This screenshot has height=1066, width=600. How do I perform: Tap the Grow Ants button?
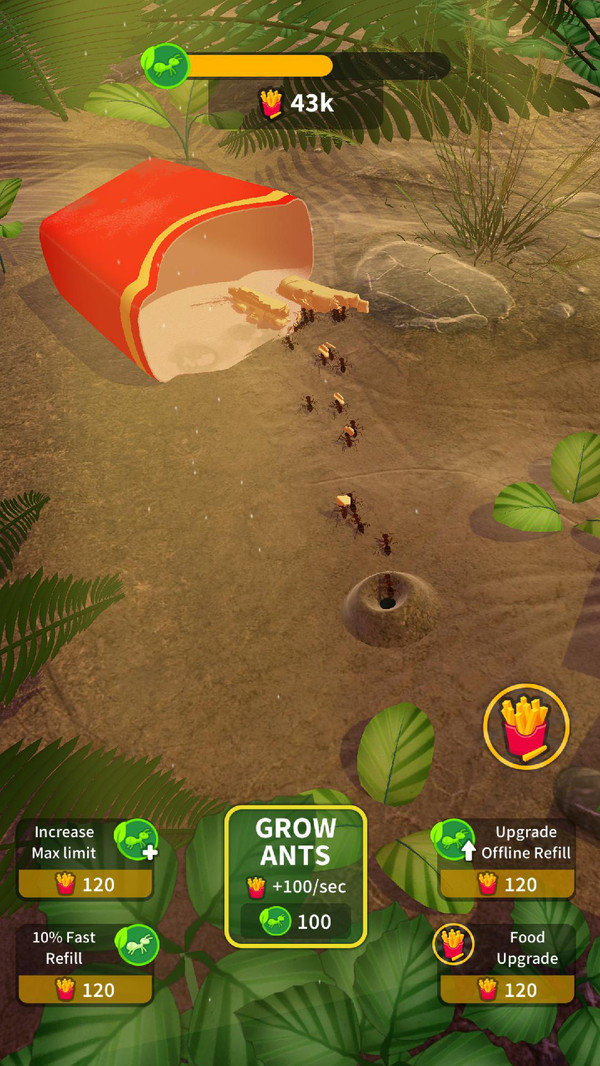(295, 876)
